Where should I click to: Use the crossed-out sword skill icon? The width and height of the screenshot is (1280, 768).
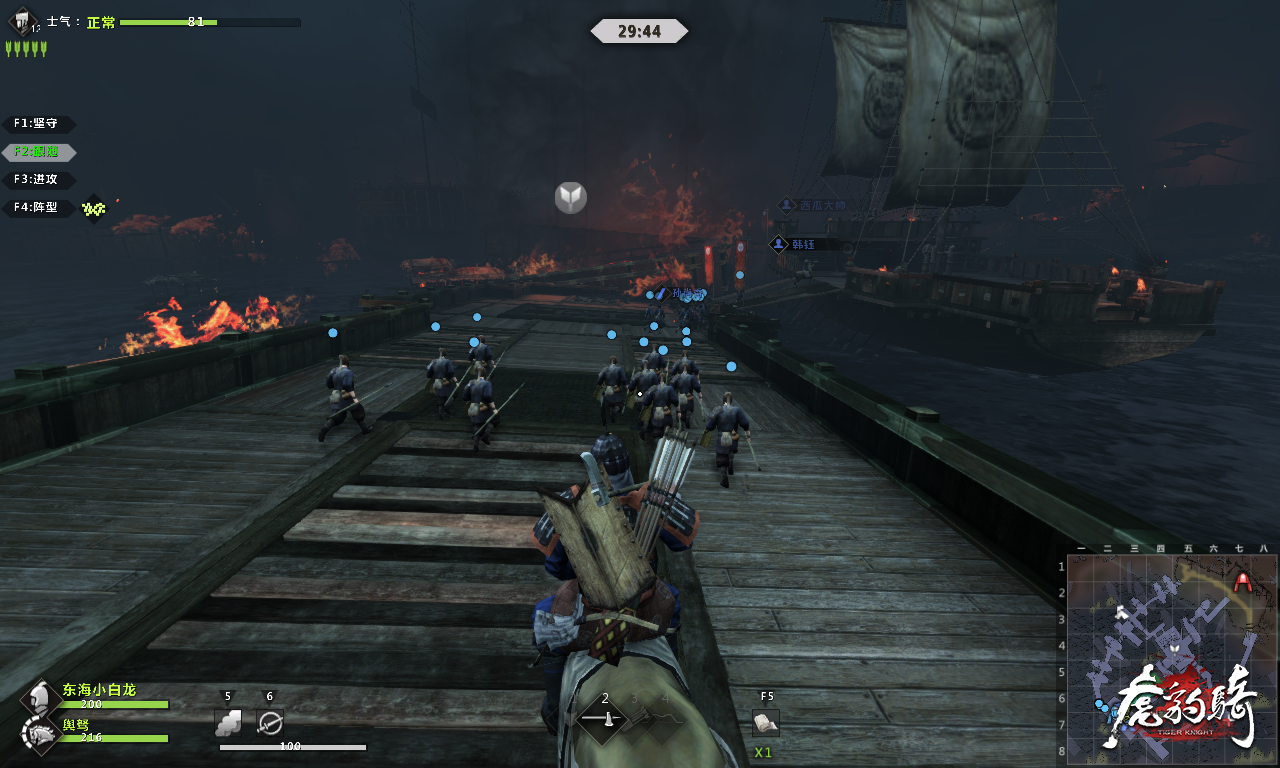[270, 722]
